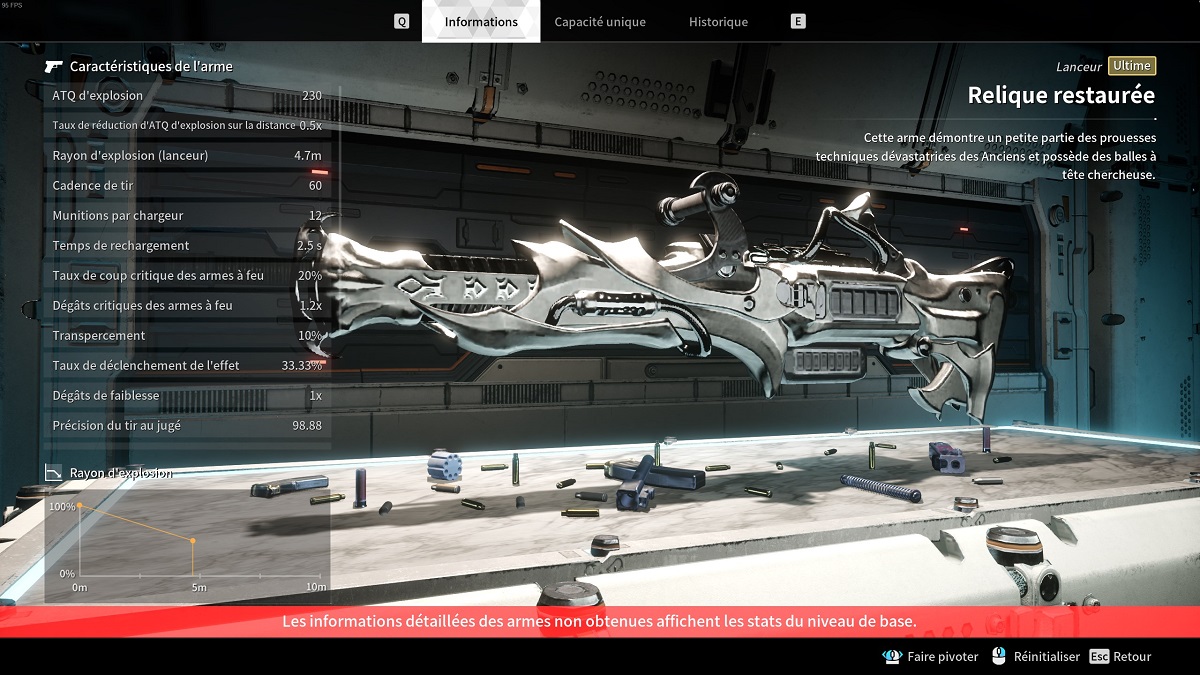The height and width of the screenshot is (675, 1200).
Task: Select the Temps de rechargement row
Action: click(x=187, y=246)
